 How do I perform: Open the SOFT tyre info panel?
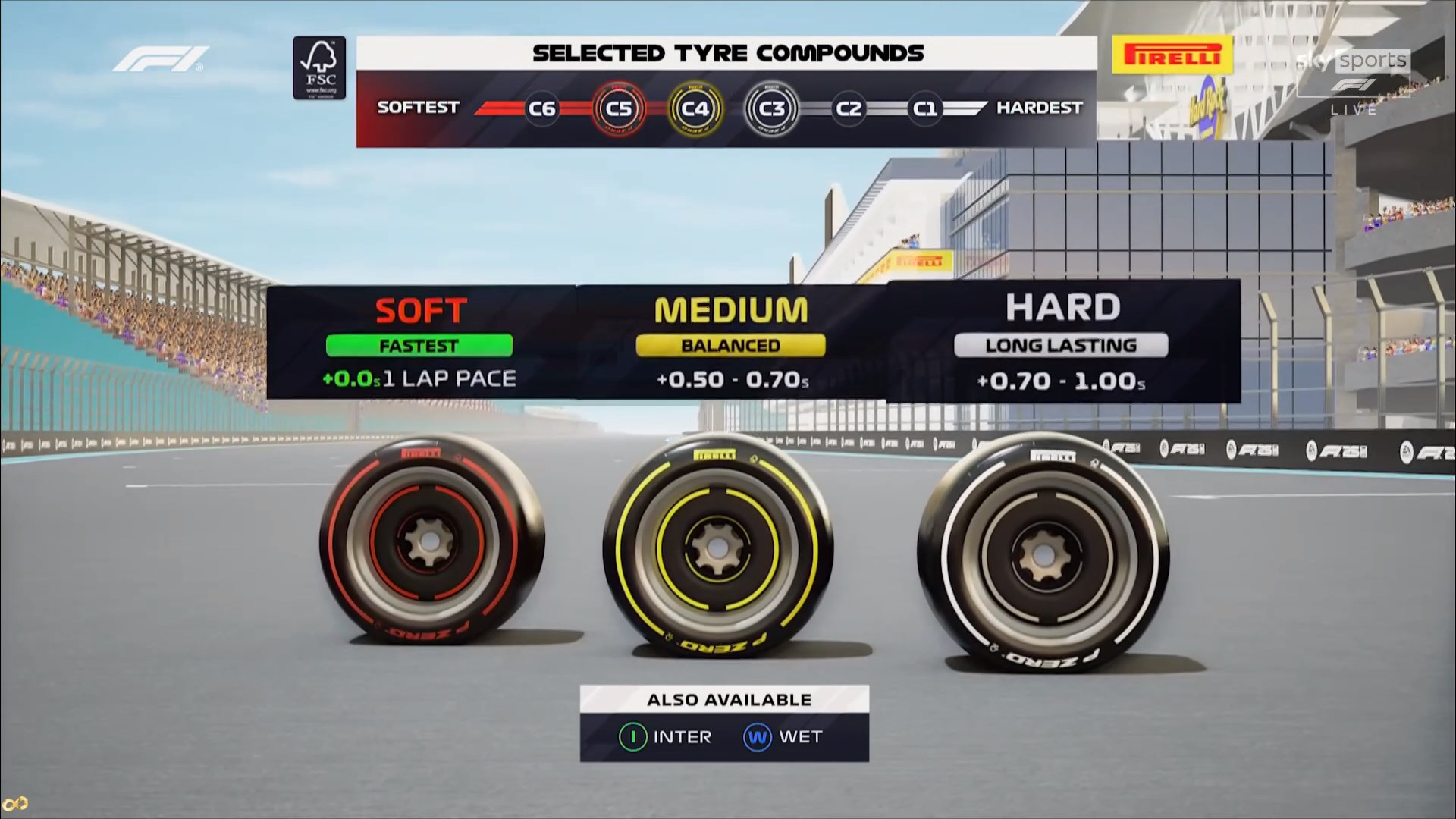[421, 342]
